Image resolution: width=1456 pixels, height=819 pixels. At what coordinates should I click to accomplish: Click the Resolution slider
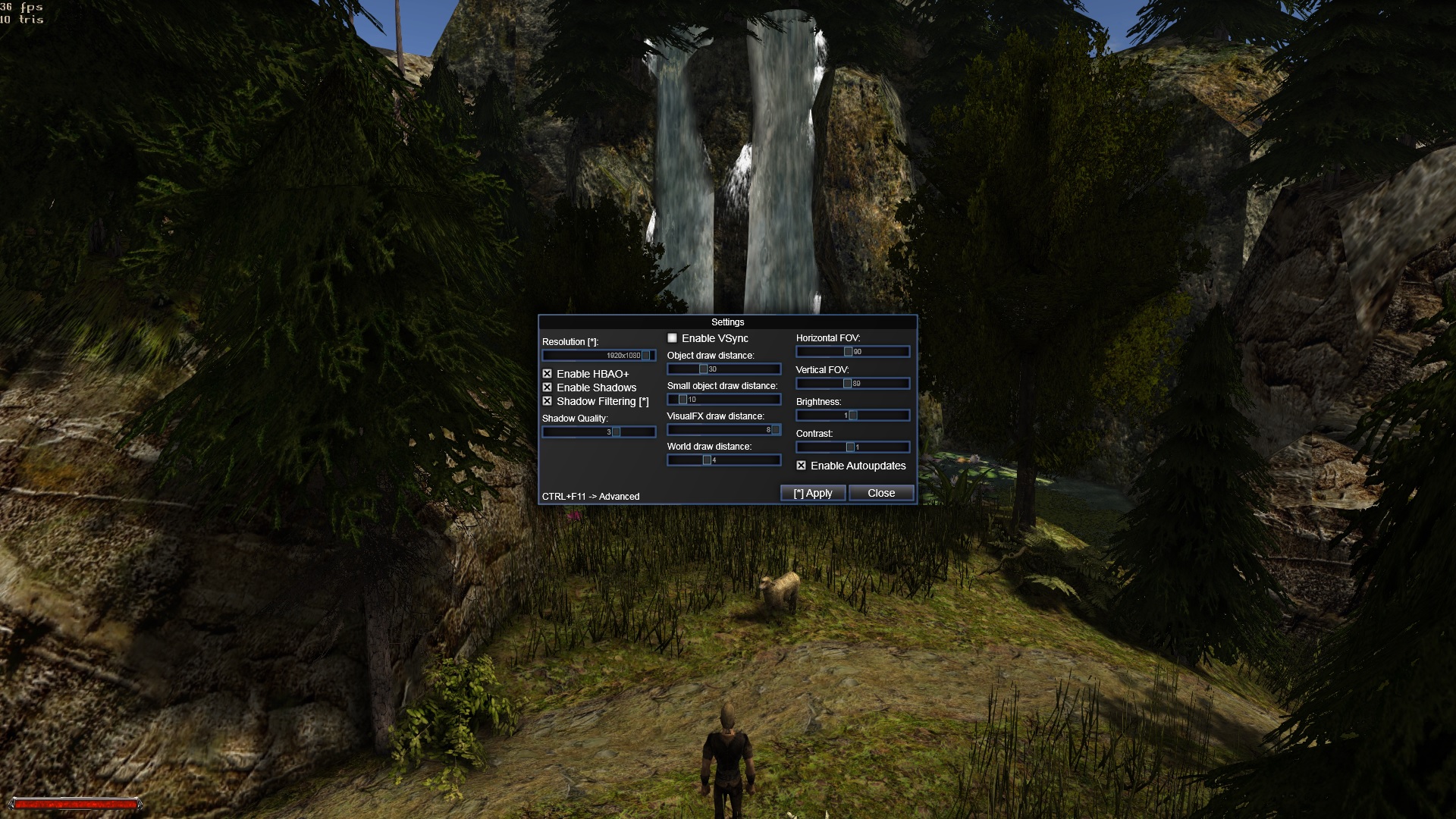coord(598,356)
